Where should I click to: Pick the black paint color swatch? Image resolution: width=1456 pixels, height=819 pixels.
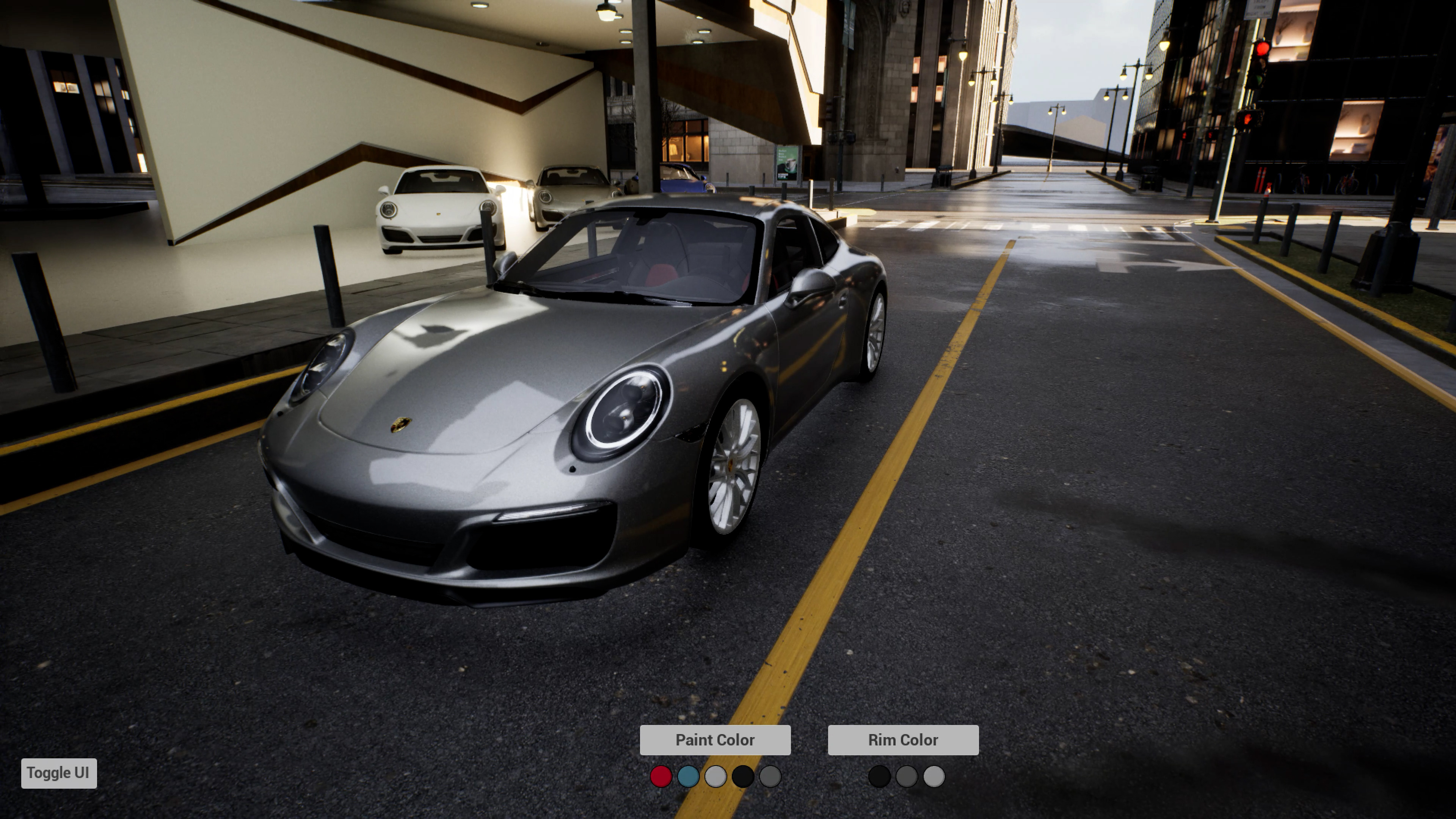(x=743, y=777)
